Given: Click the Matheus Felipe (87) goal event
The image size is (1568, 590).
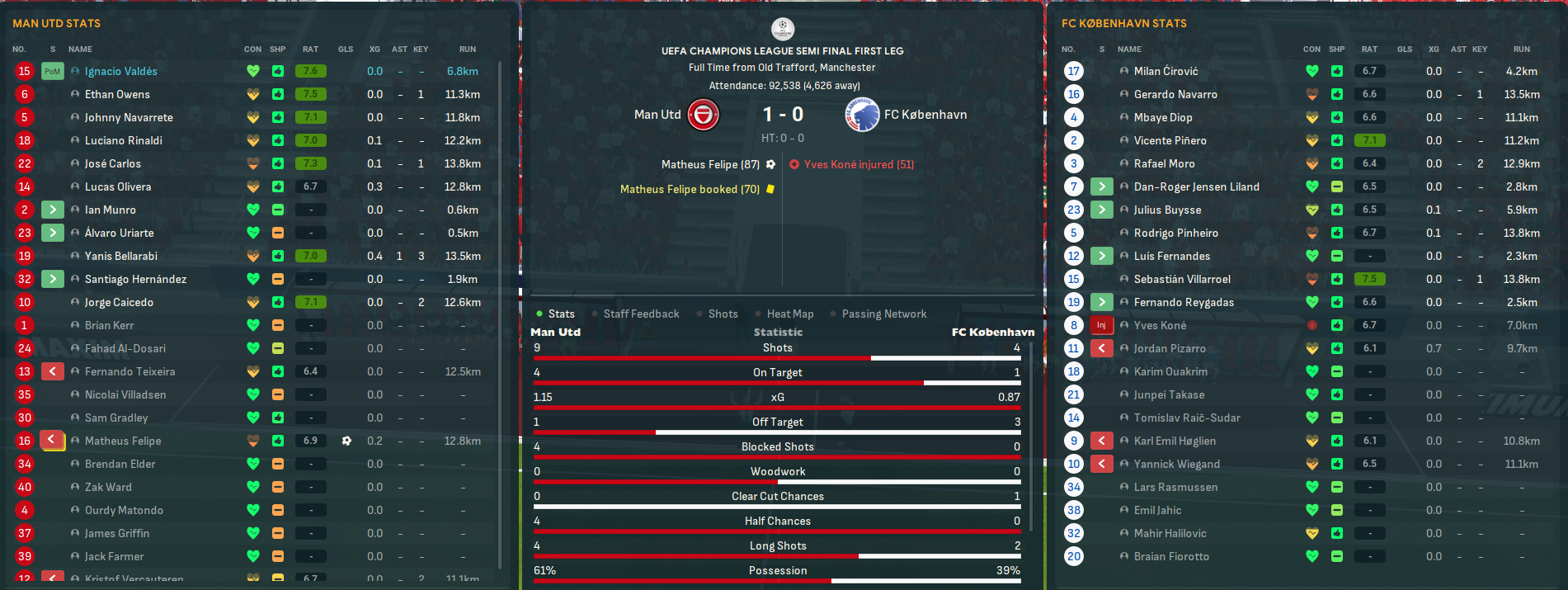Looking at the screenshot, I should [710, 165].
